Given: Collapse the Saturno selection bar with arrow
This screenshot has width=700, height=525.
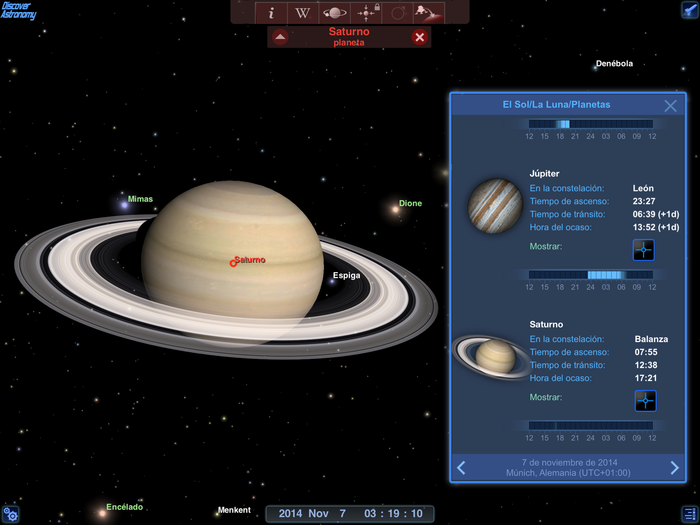Looking at the screenshot, I should [280, 37].
